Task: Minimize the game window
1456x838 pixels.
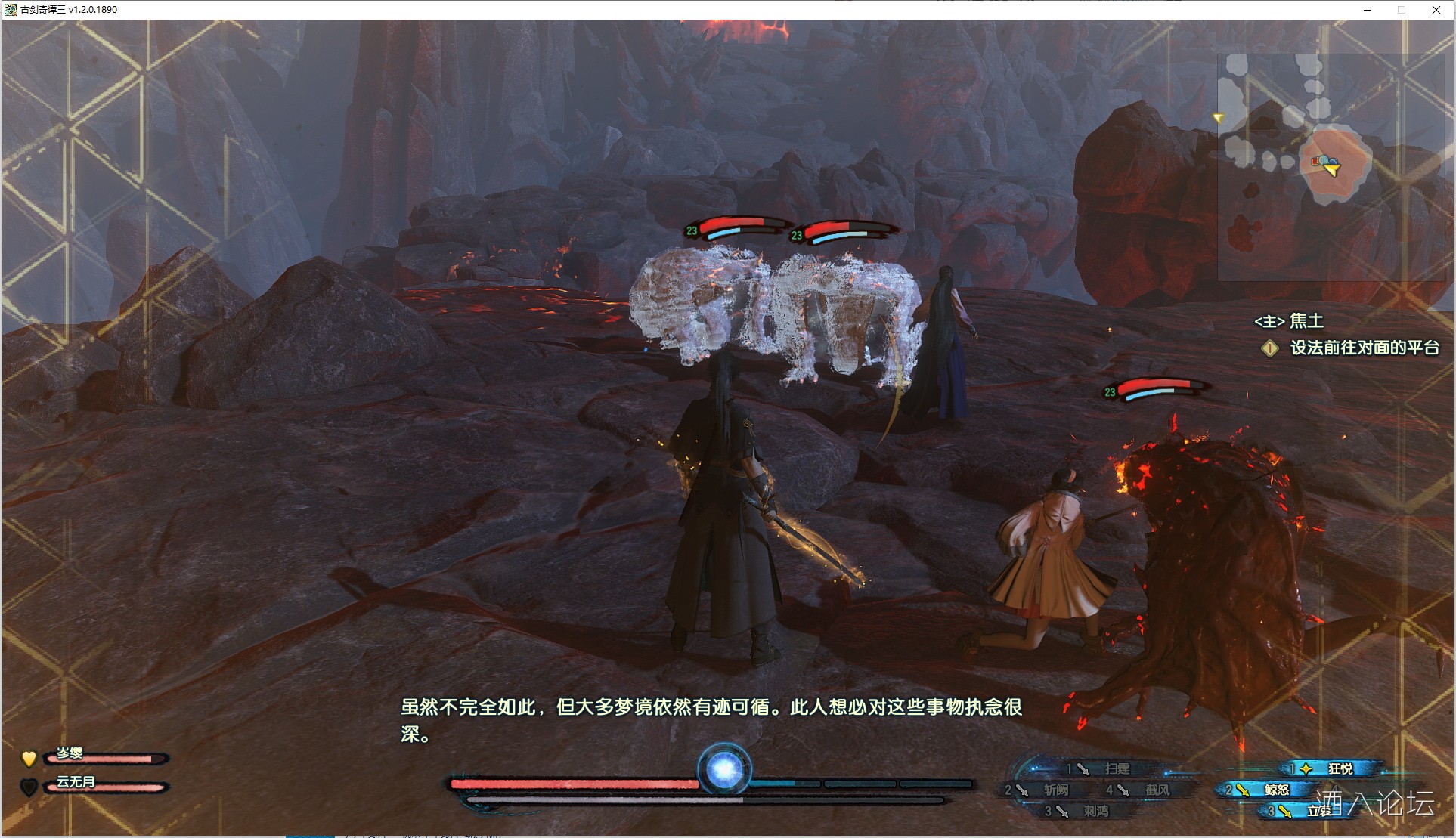Action: [x=1368, y=10]
